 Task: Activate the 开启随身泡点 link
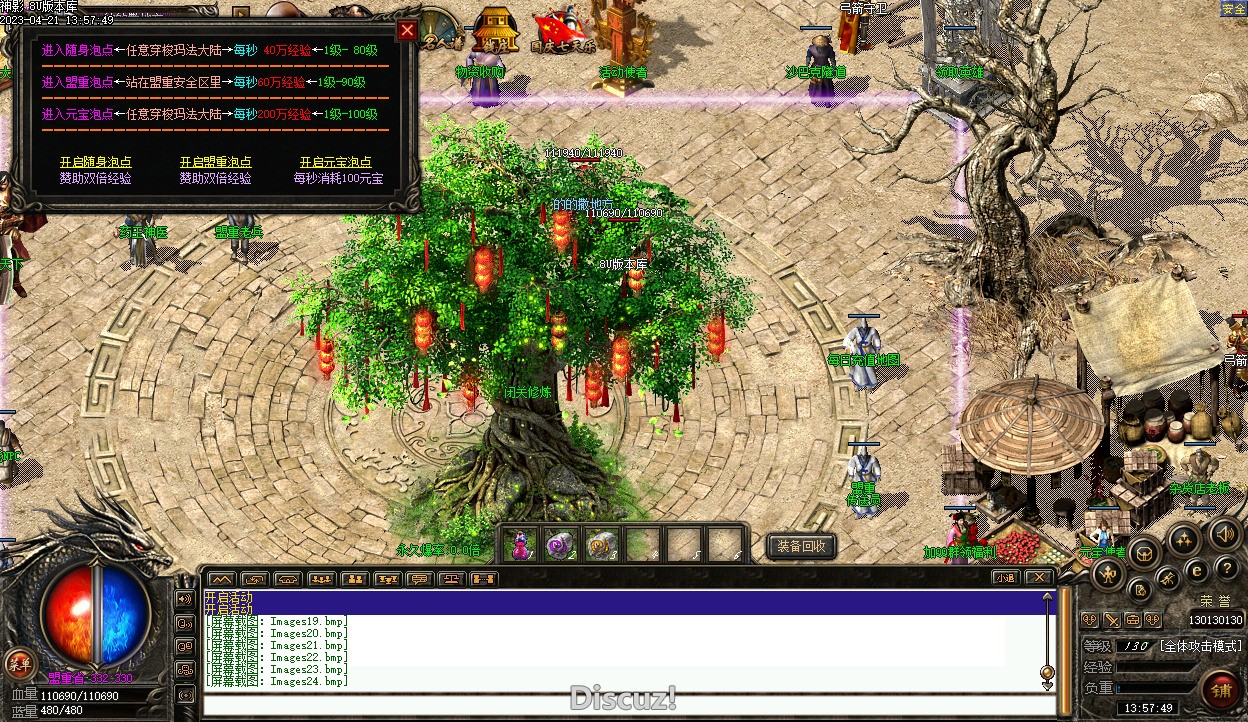point(95,162)
